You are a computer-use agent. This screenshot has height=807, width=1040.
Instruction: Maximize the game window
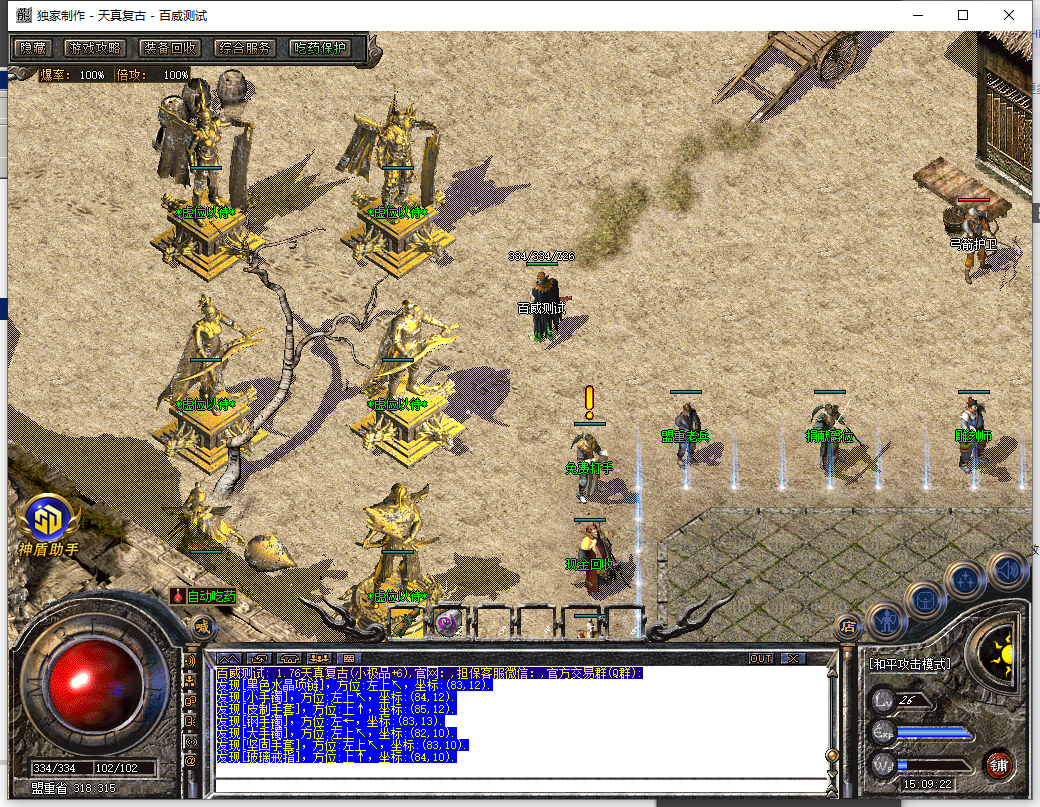click(x=963, y=15)
